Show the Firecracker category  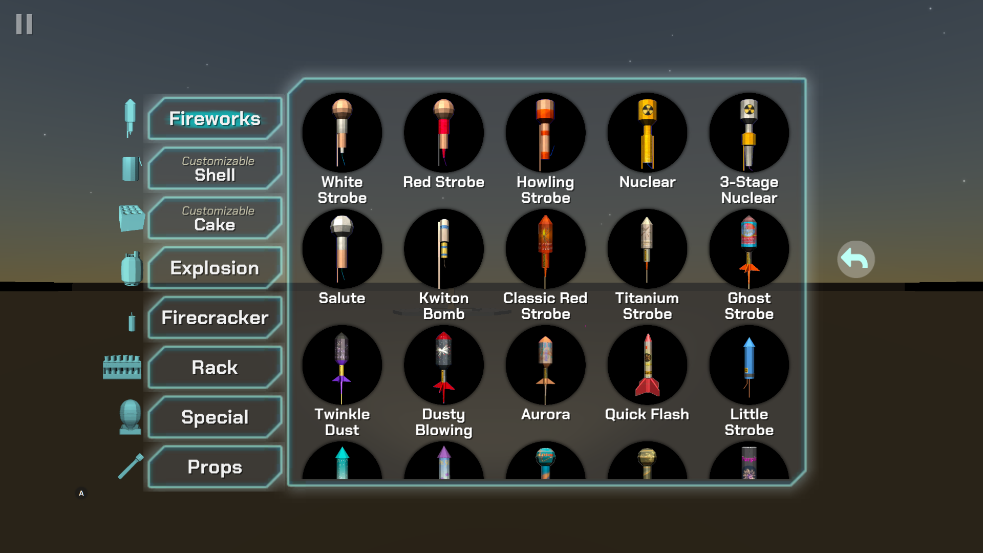click(214, 318)
